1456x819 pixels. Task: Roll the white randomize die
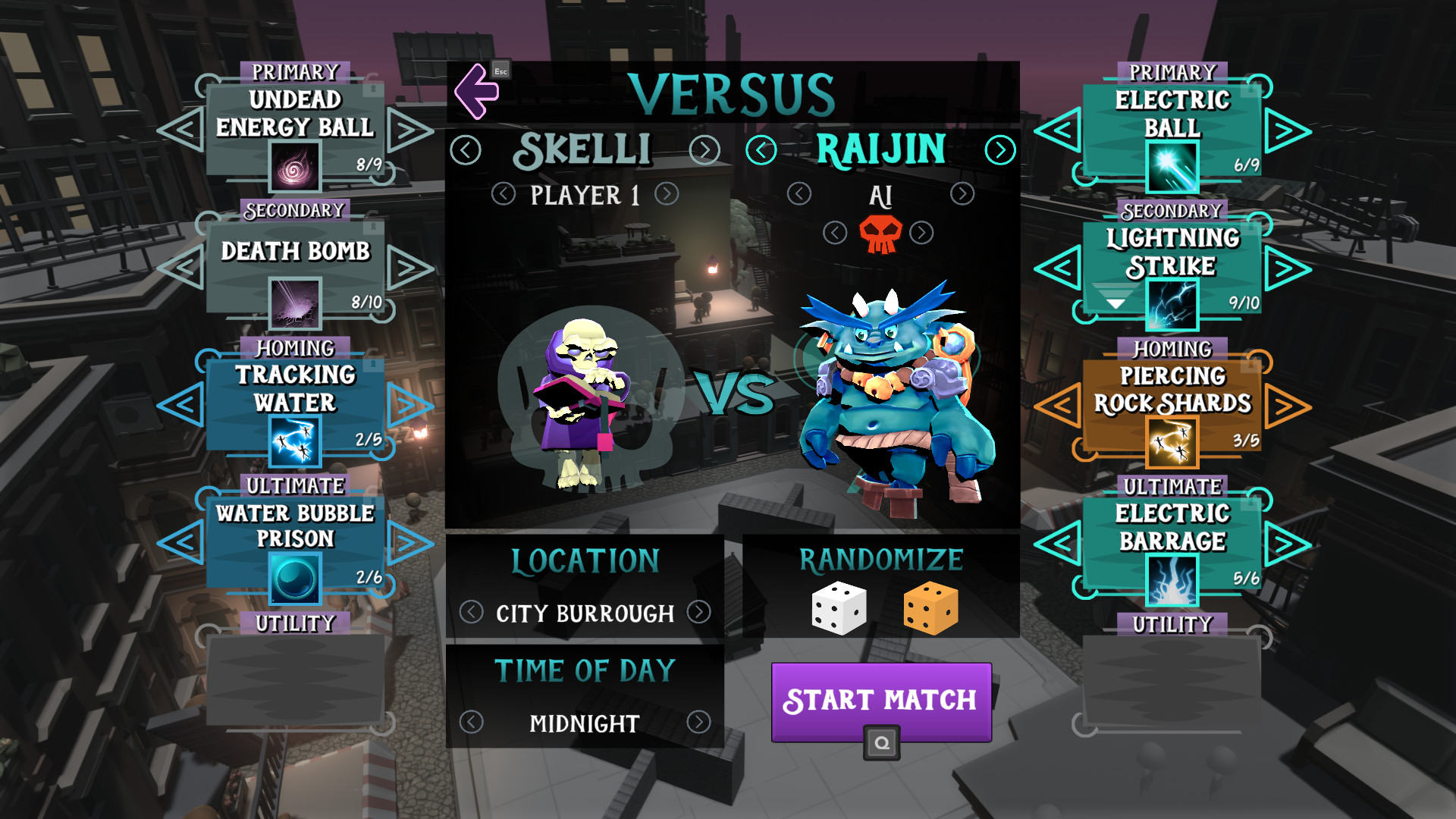[x=839, y=608]
